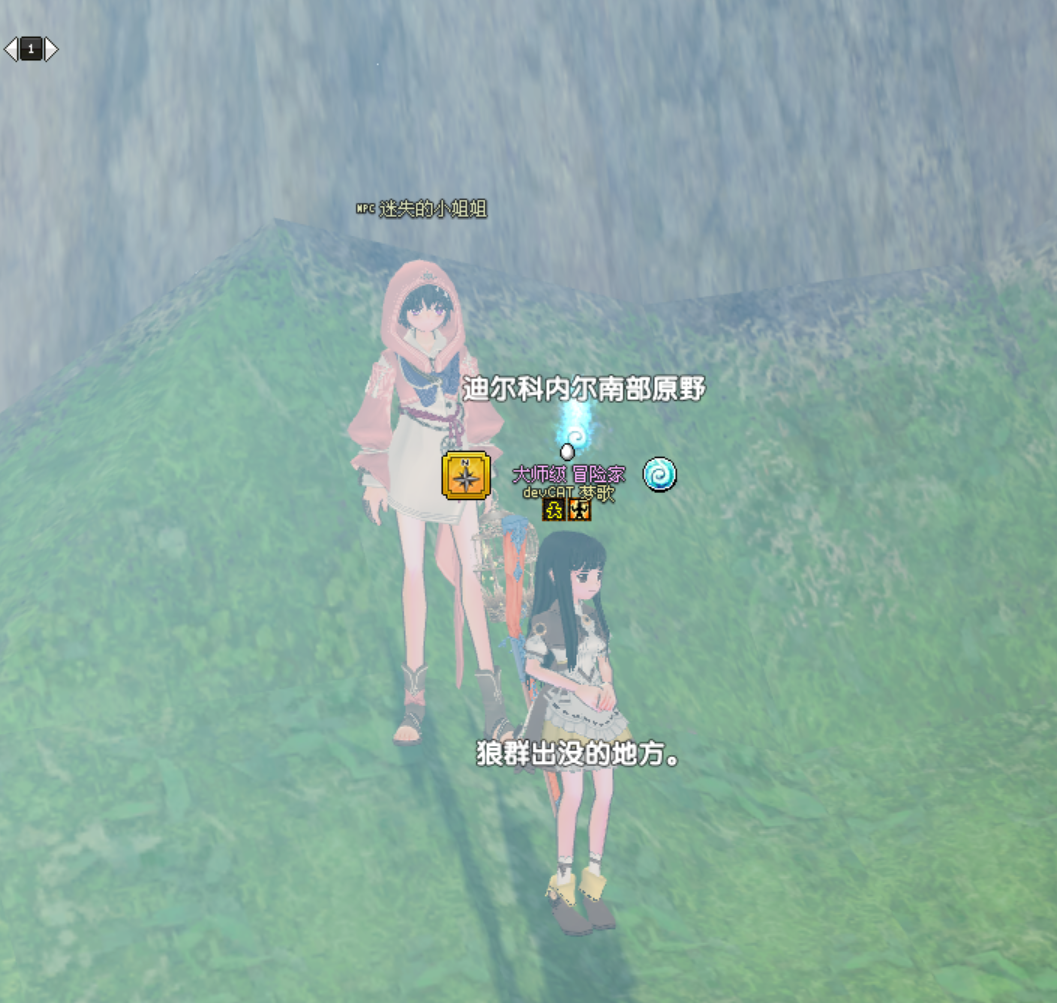
Task: Click the blue swirl orb icon
Action: coord(659,474)
